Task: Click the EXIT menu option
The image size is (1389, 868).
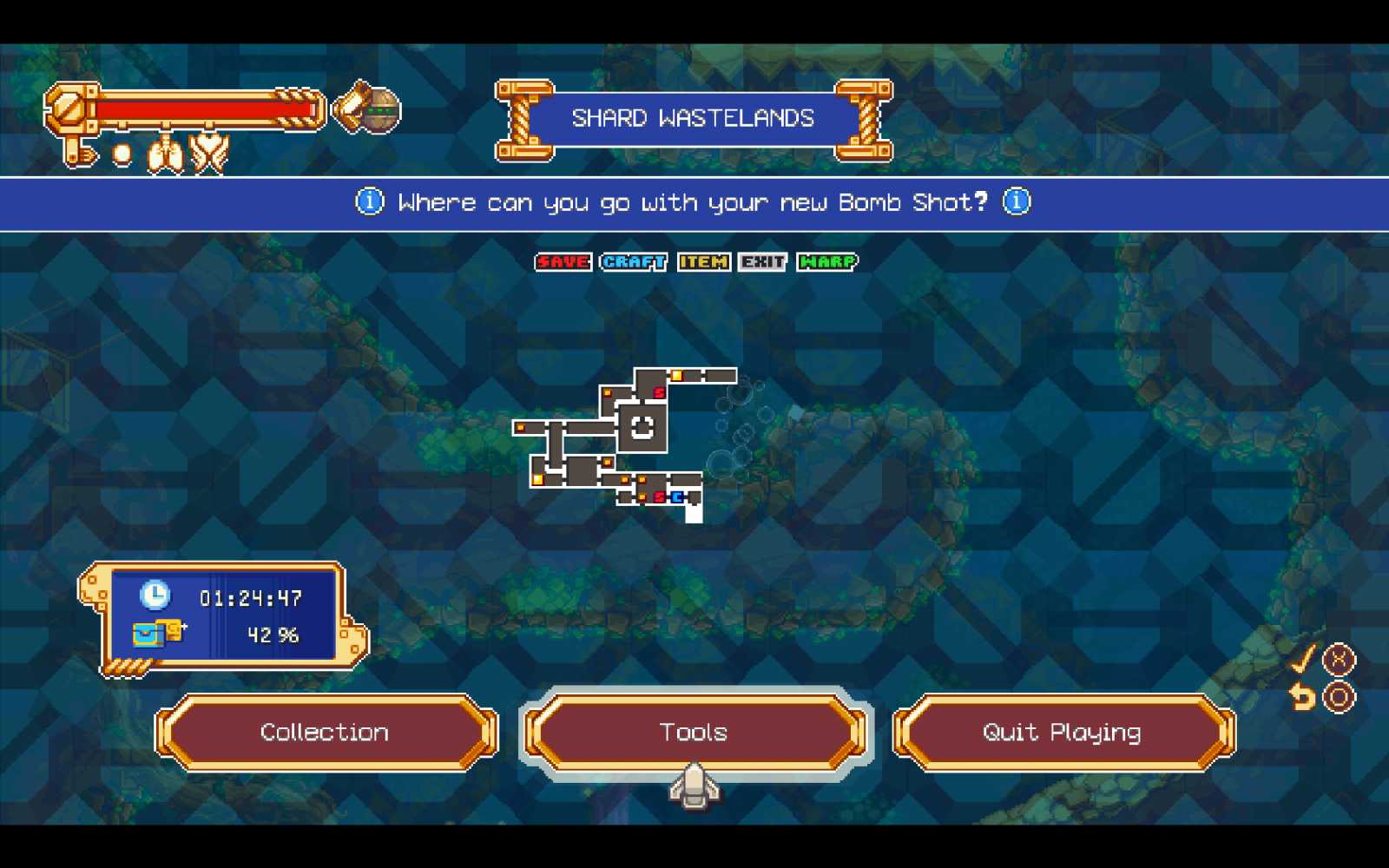Action: [x=762, y=261]
